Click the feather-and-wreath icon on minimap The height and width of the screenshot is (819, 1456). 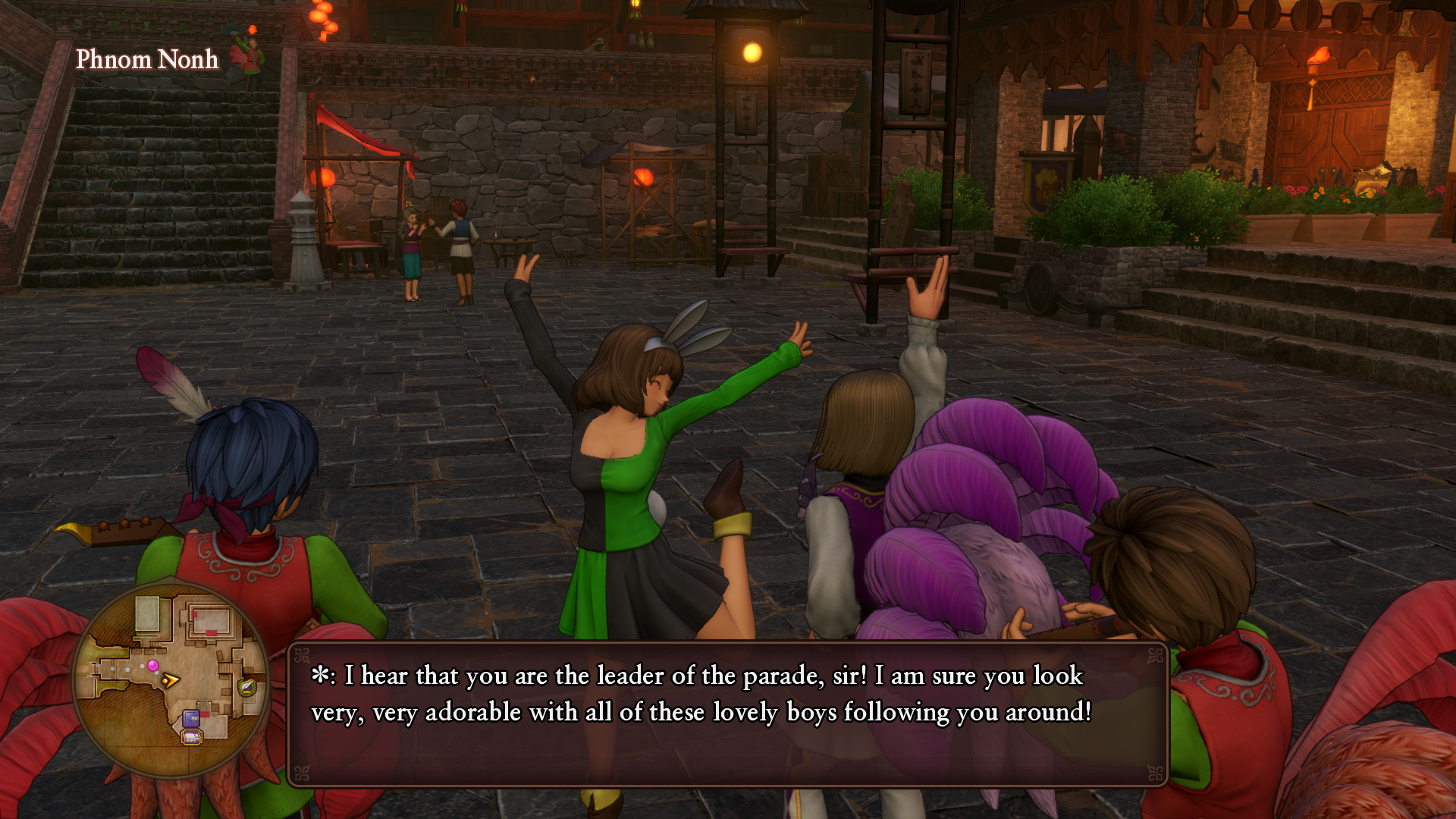tap(247, 688)
